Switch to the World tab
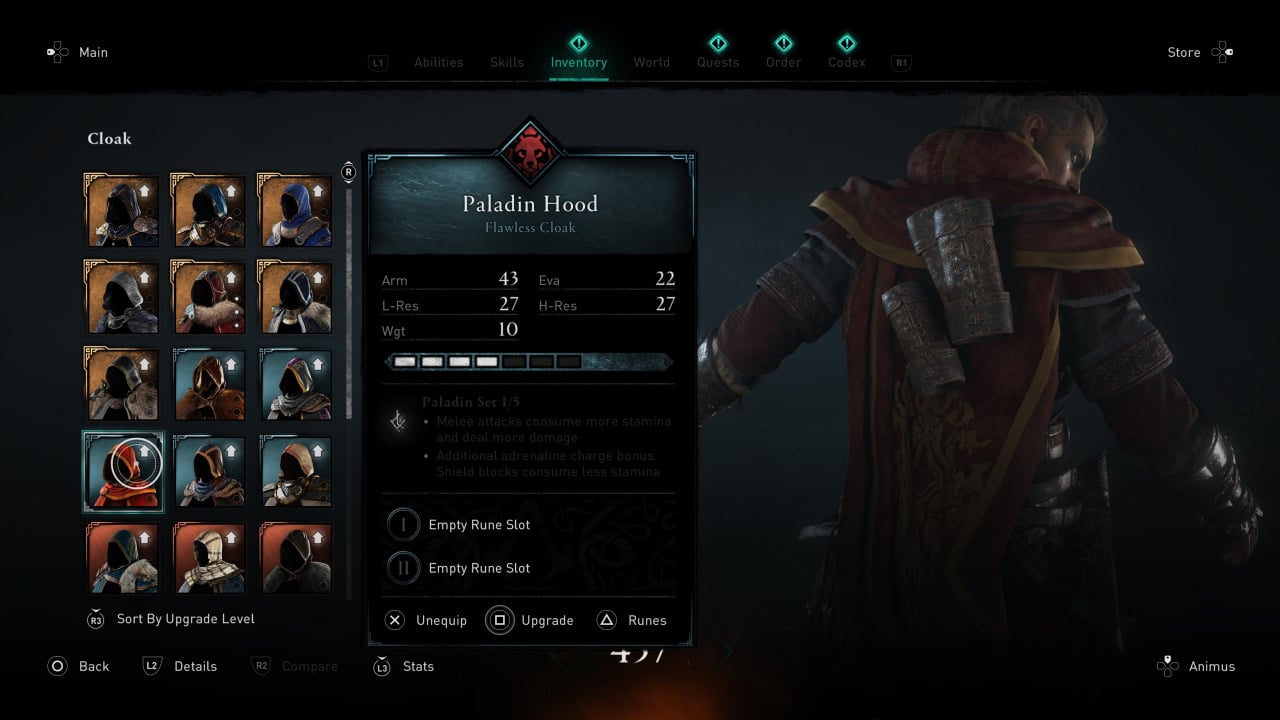This screenshot has width=1280, height=720. click(x=651, y=62)
